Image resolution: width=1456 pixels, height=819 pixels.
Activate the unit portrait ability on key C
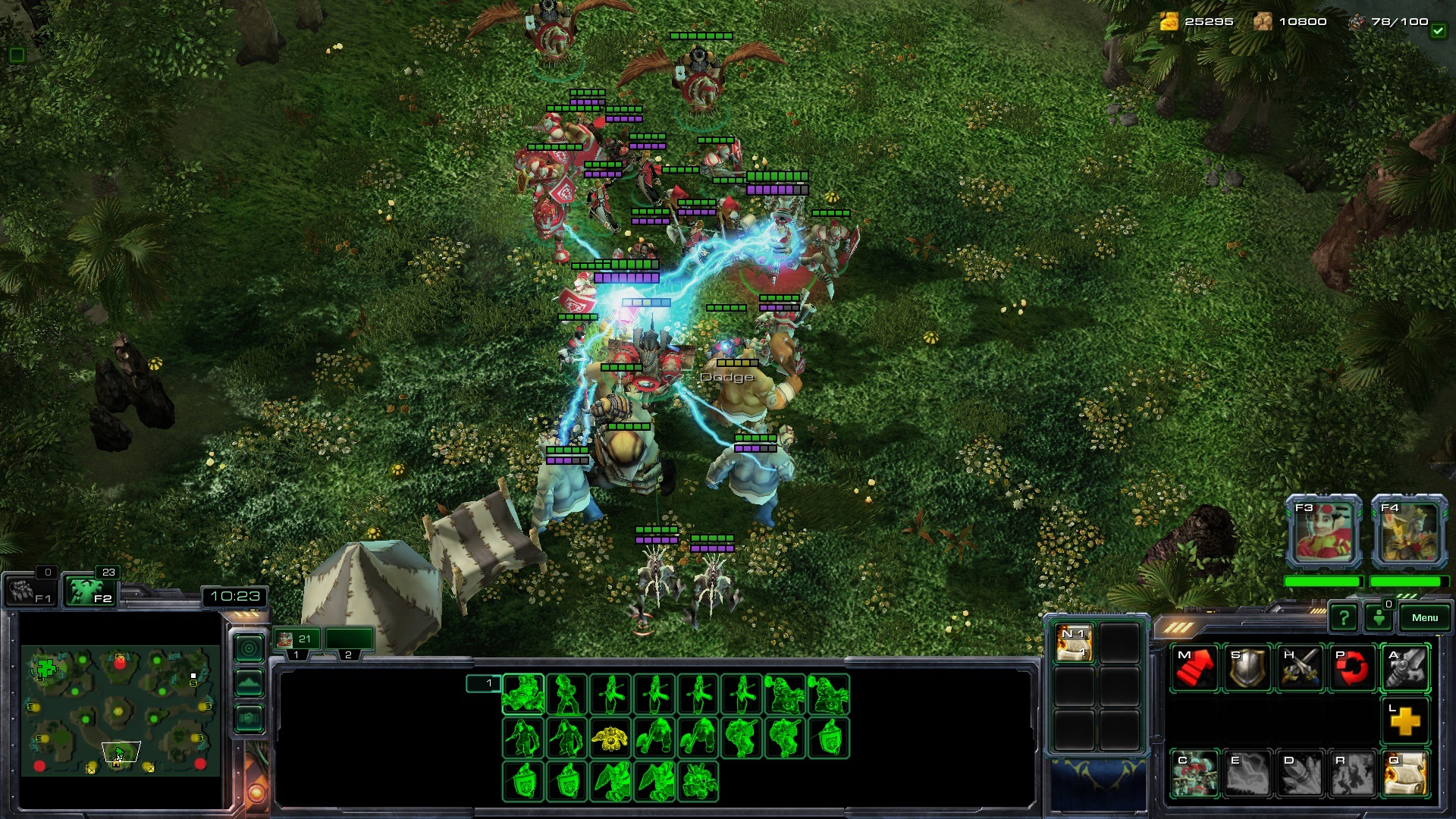(x=1194, y=773)
